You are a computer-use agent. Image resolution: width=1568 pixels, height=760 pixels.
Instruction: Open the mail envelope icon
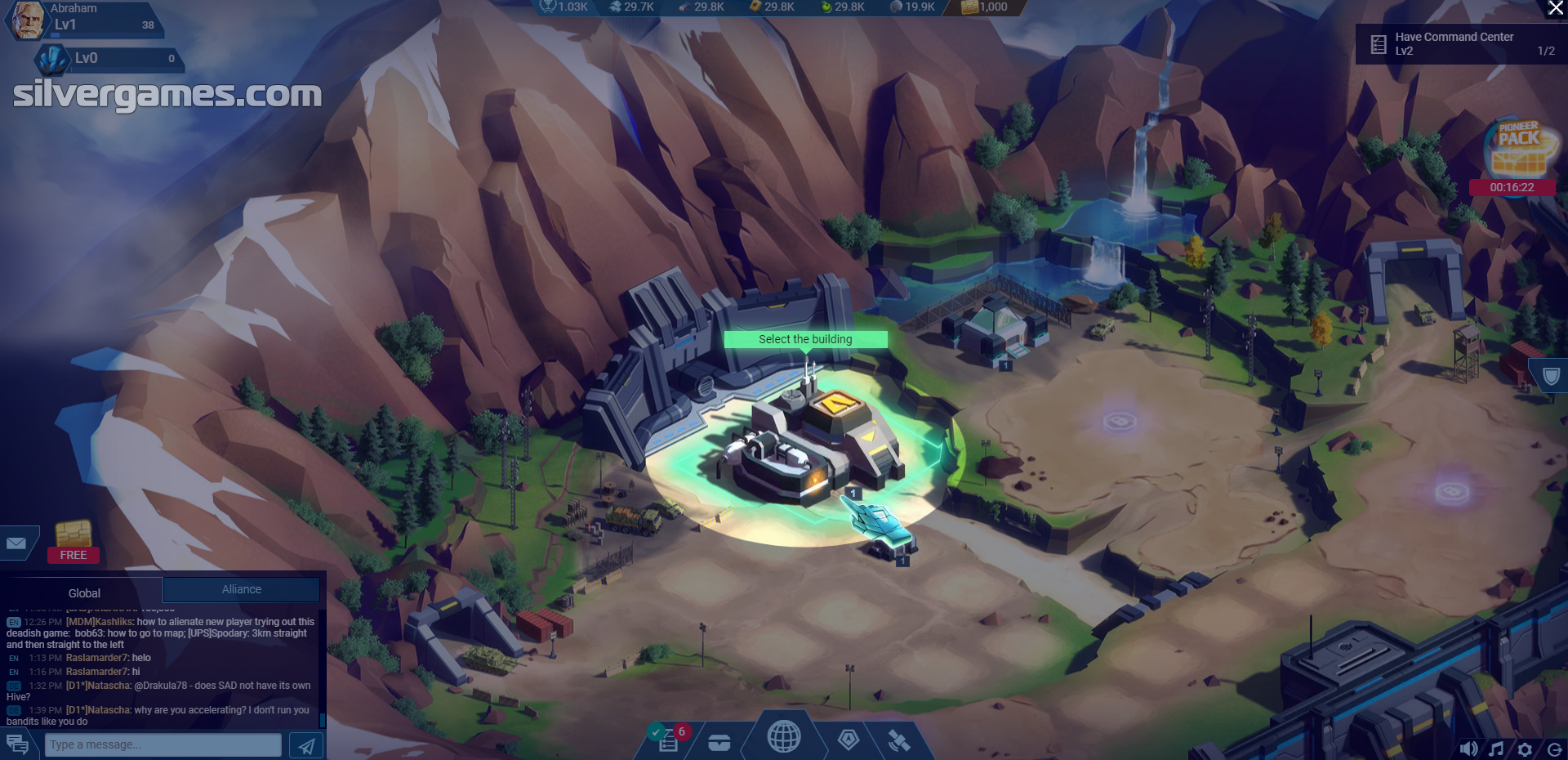click(x=16, y=543)
